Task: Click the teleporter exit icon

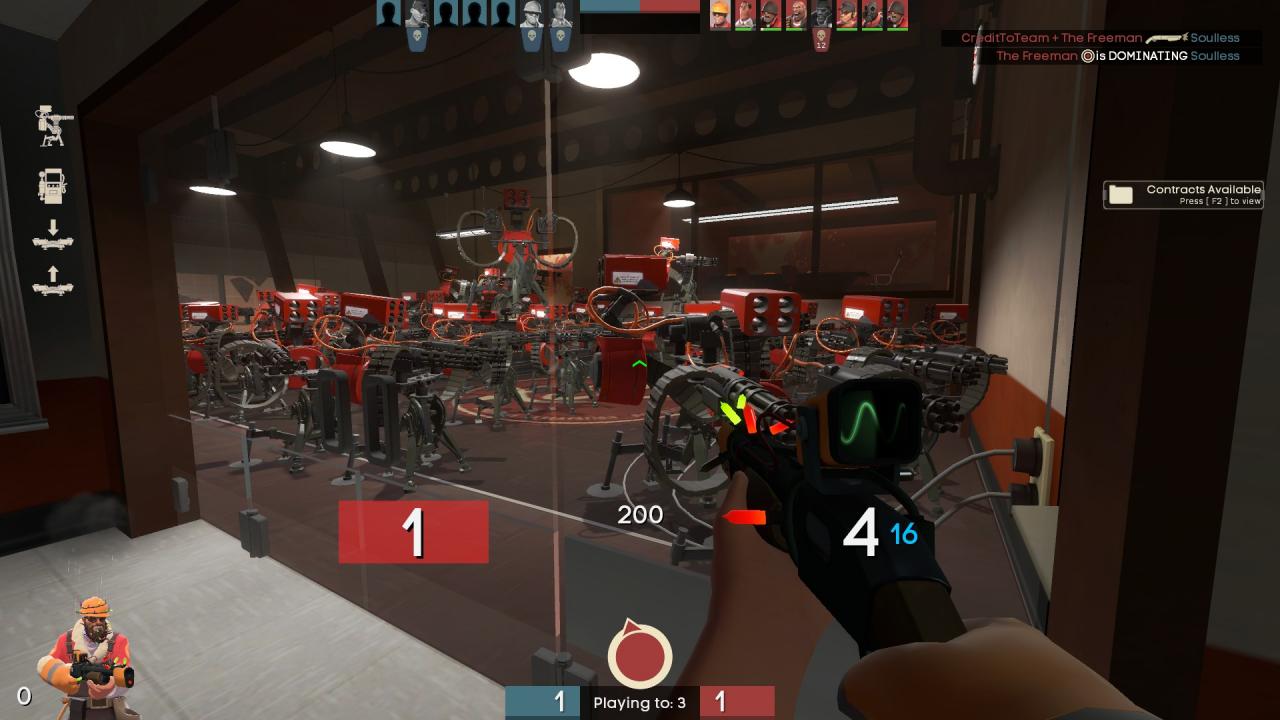Action: [x=53, y=281]
